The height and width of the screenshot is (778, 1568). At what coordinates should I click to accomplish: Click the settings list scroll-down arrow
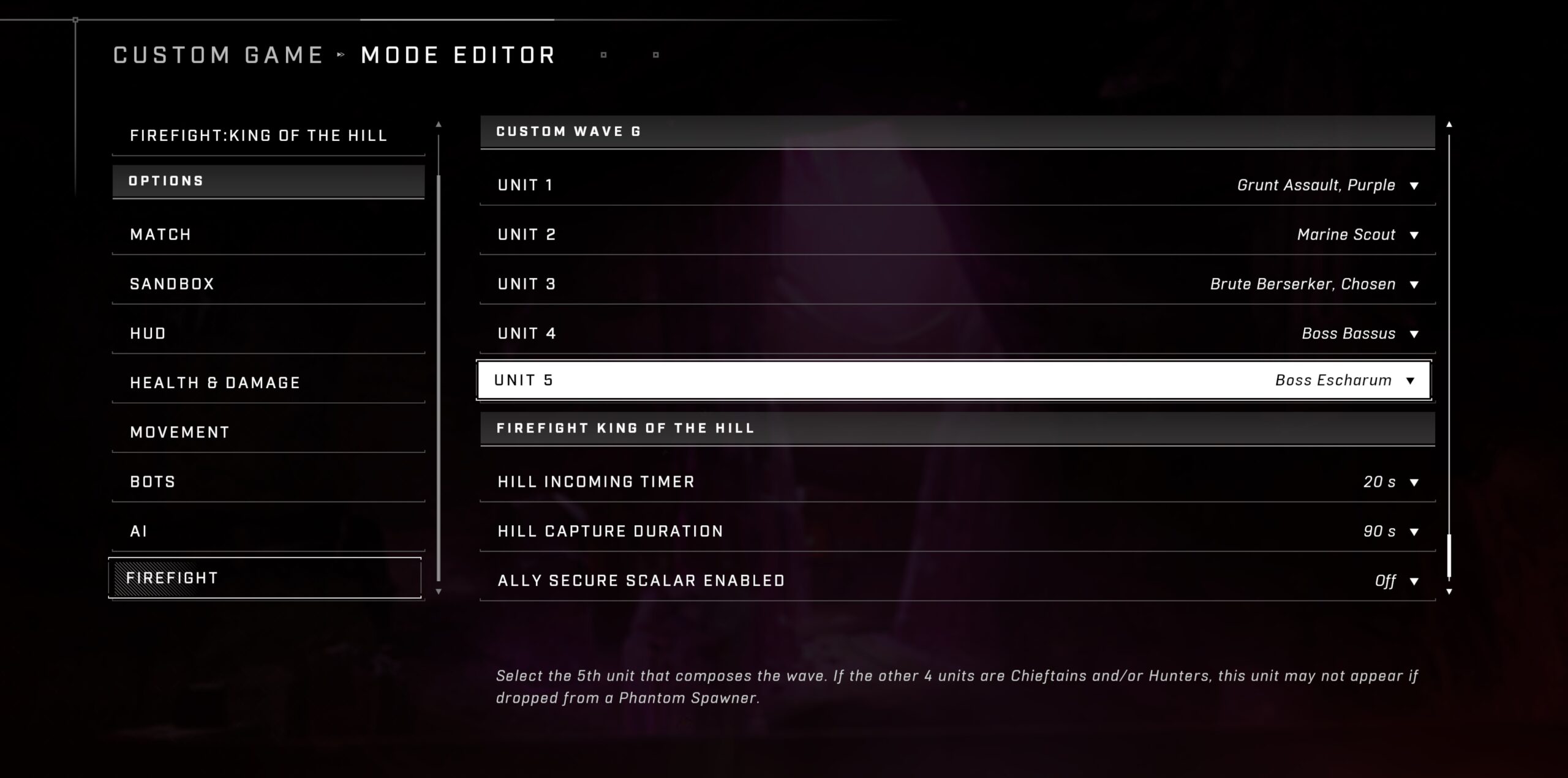click(x=1449, y=592)
